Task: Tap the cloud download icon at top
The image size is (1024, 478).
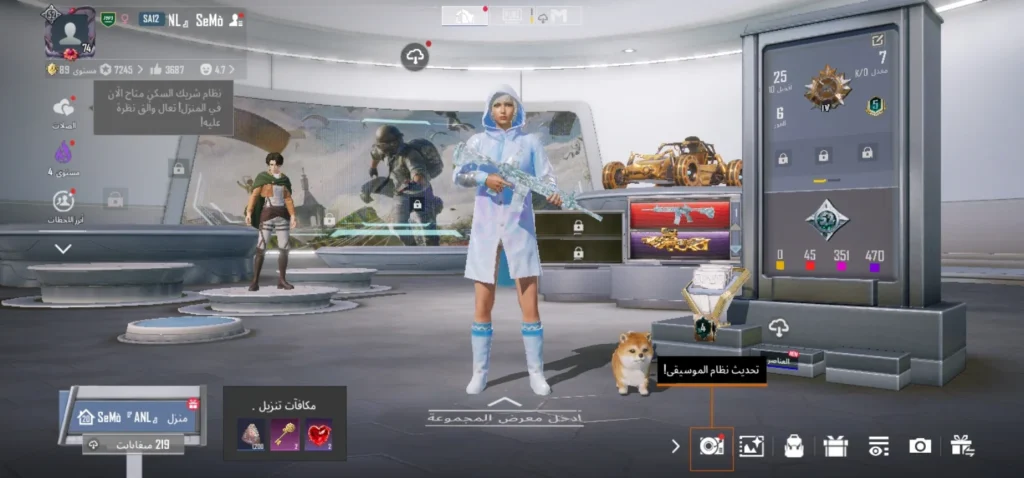Action: pyautogui.click(x=415, y=56)
